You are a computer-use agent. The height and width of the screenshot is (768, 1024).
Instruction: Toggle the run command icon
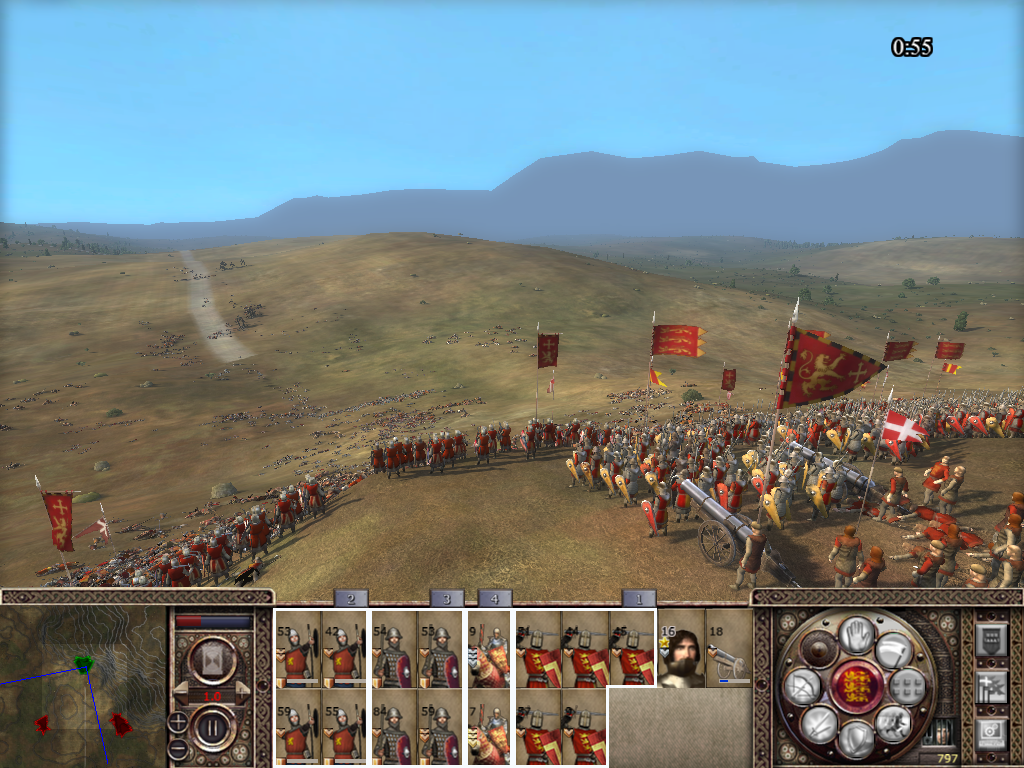click(x=893, y=650)
